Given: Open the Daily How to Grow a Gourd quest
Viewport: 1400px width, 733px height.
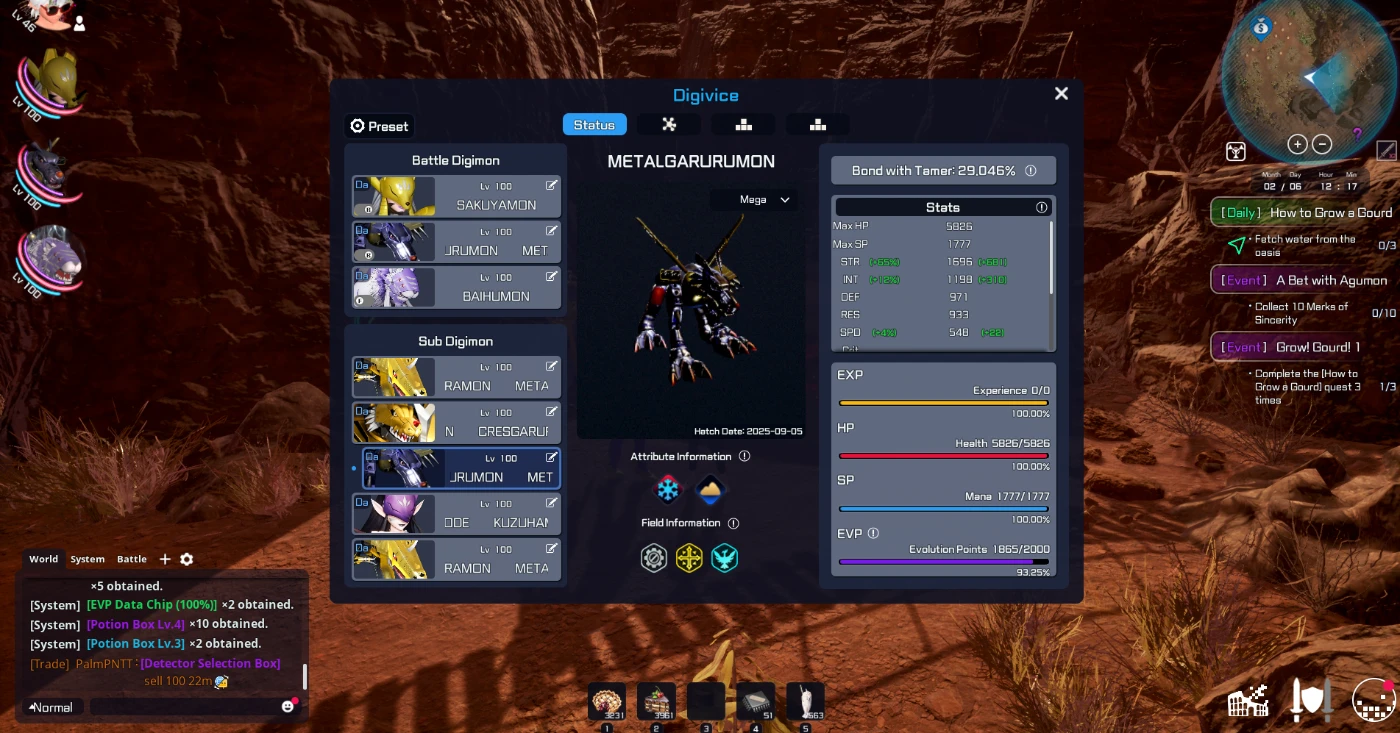Looking at the screenshot, I should 1304,212.
